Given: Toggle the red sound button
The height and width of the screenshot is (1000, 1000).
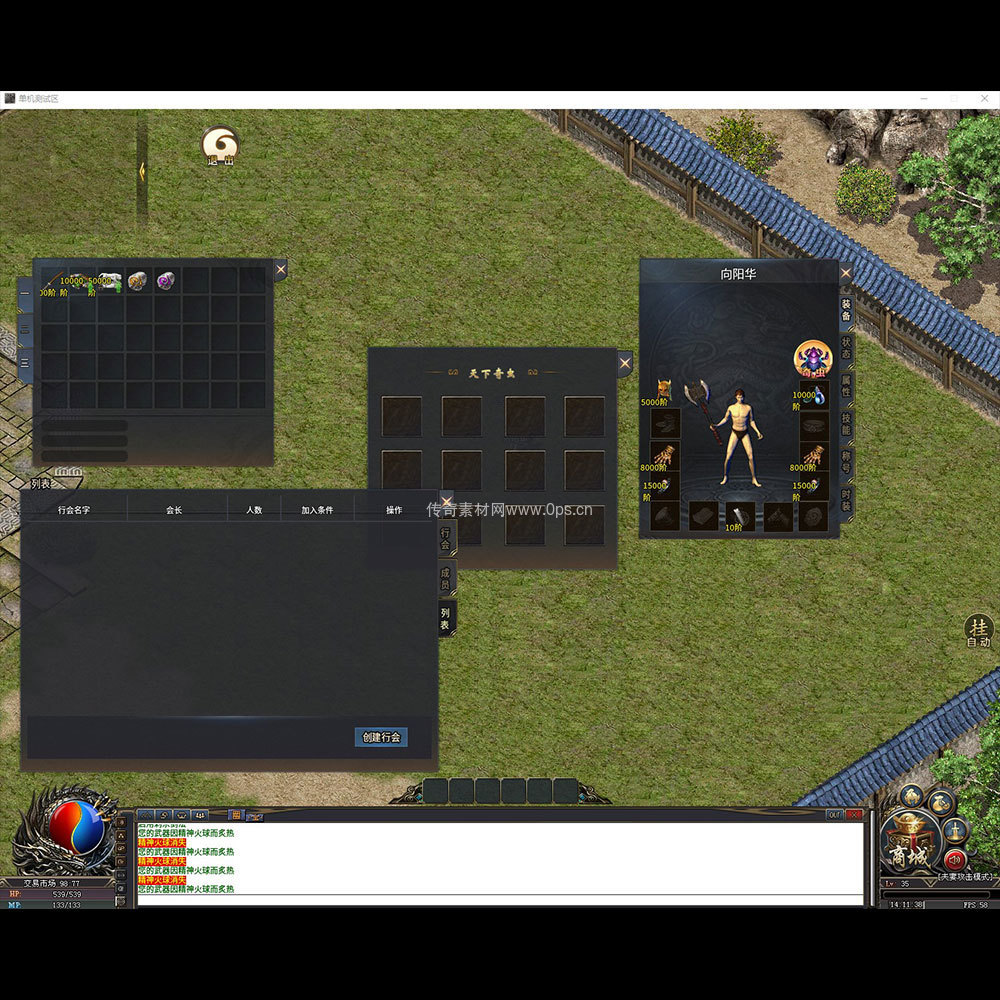Looking at the screenshot, I should (954, 859).
